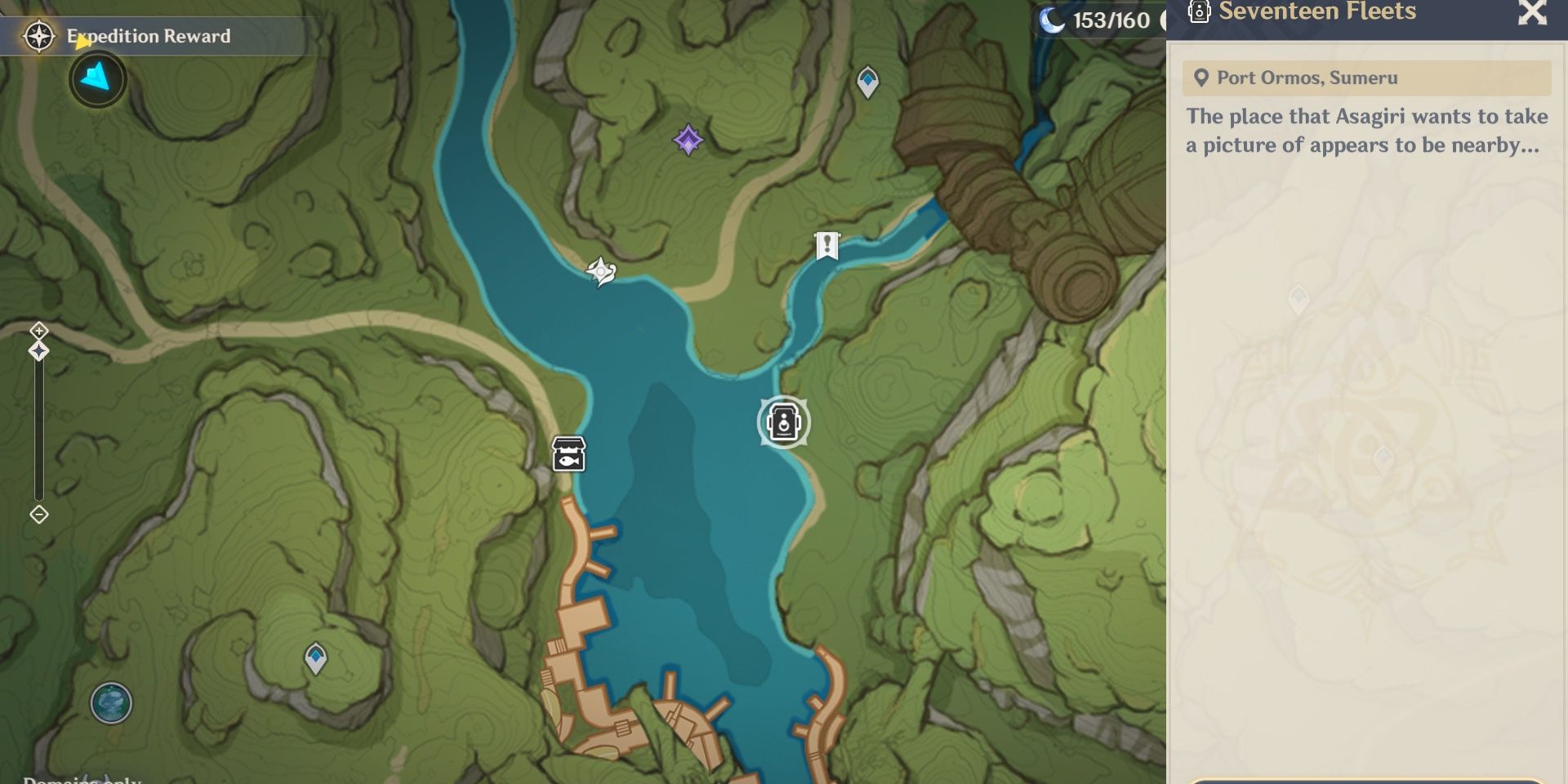Viewport: 1568px width, 784px height.
Task: Click the white star-shaped map pin
Action: (x=601, y=272)
